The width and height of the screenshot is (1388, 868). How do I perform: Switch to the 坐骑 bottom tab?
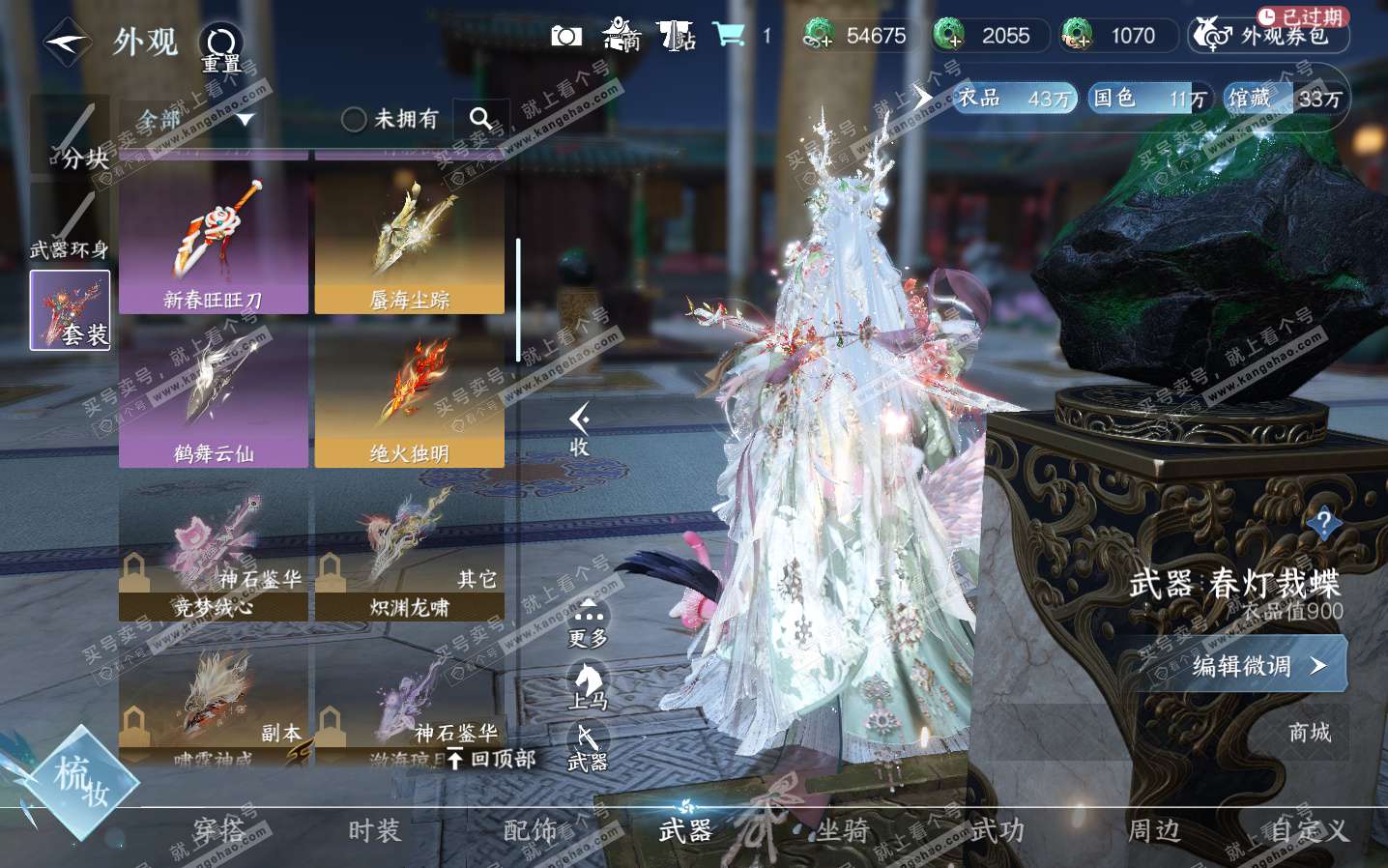(x=842, y=830)
